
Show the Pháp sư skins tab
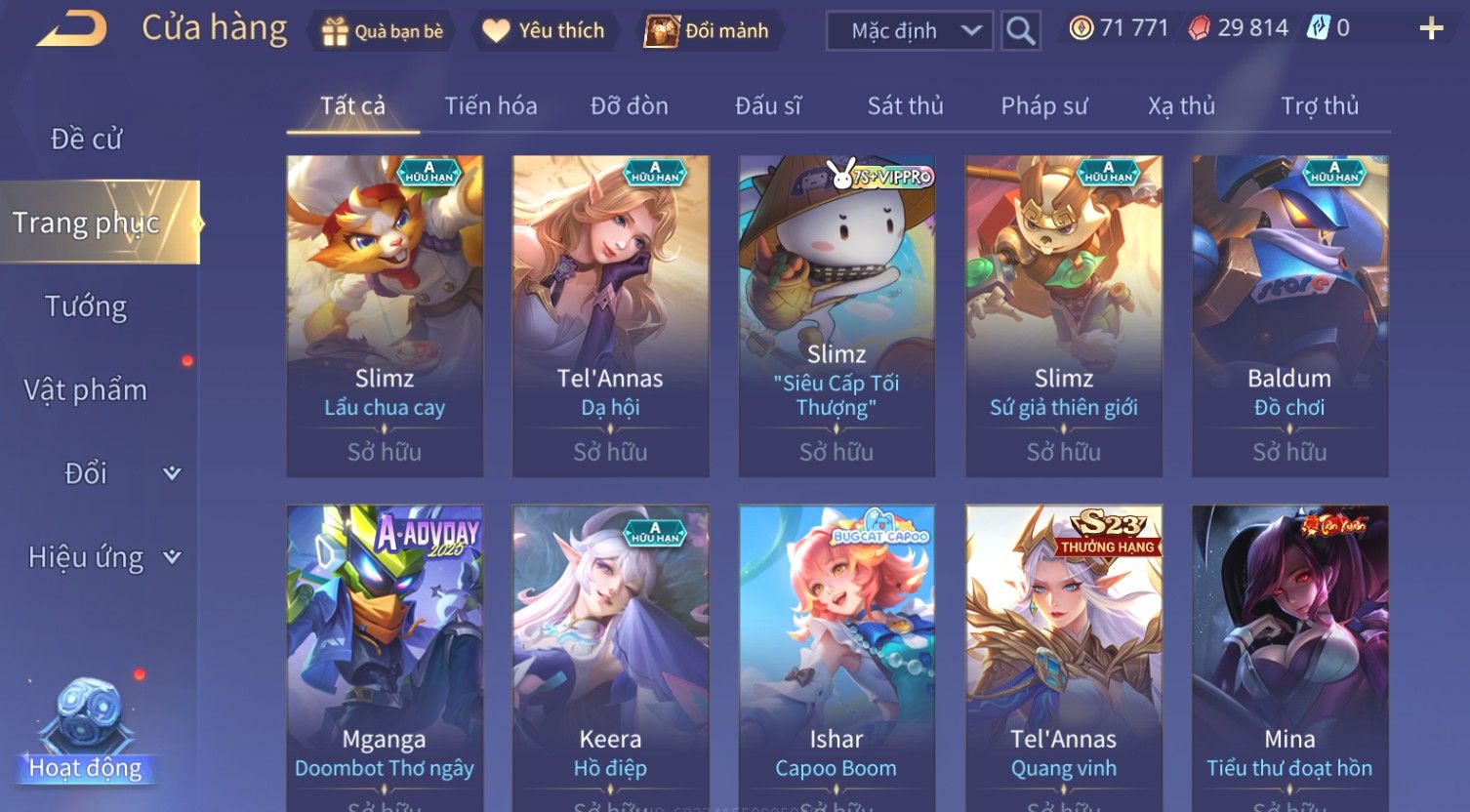pyautogui.click(x=1044, y=105)
